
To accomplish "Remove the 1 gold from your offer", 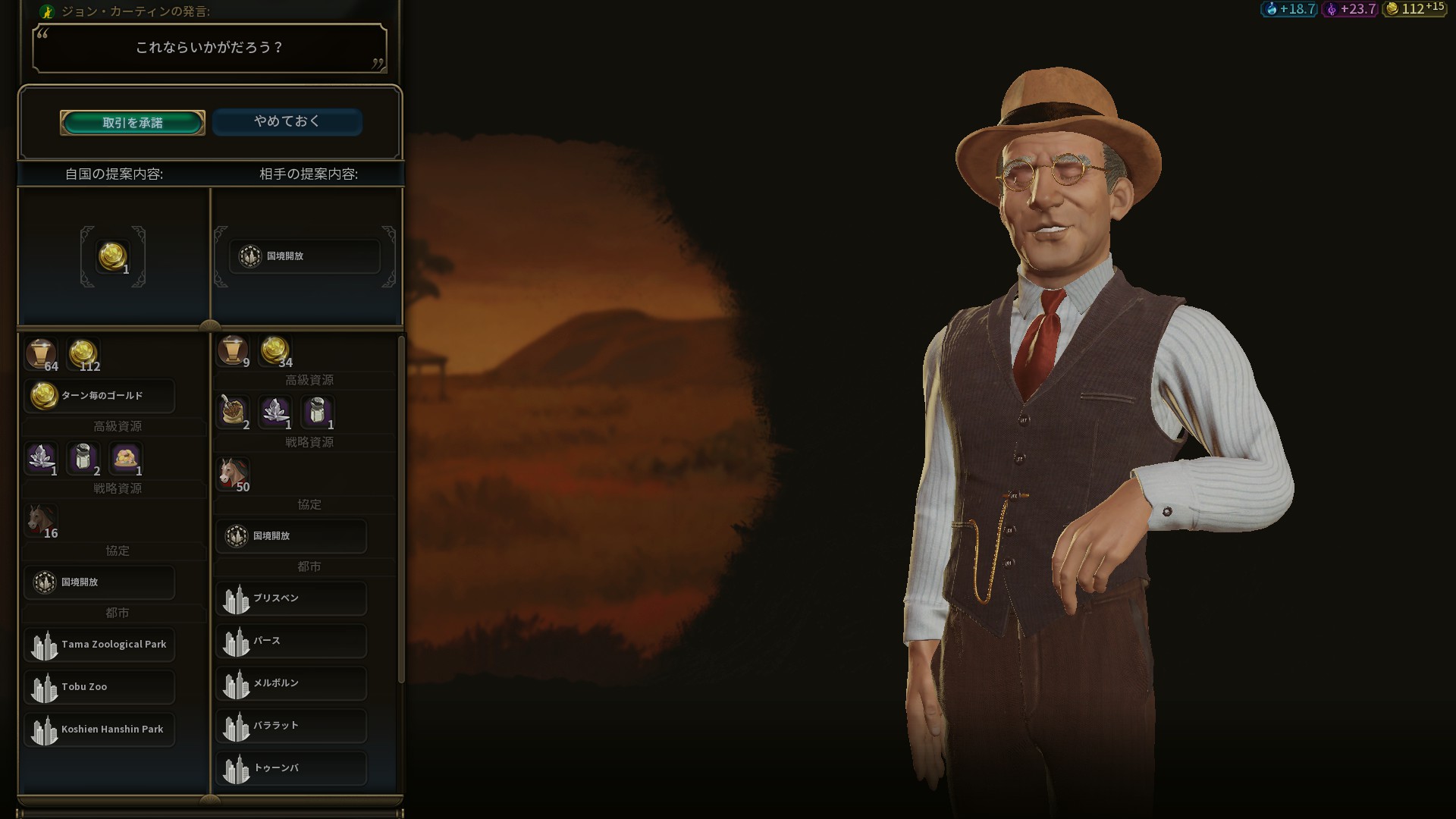I will (x=112, y=257).
